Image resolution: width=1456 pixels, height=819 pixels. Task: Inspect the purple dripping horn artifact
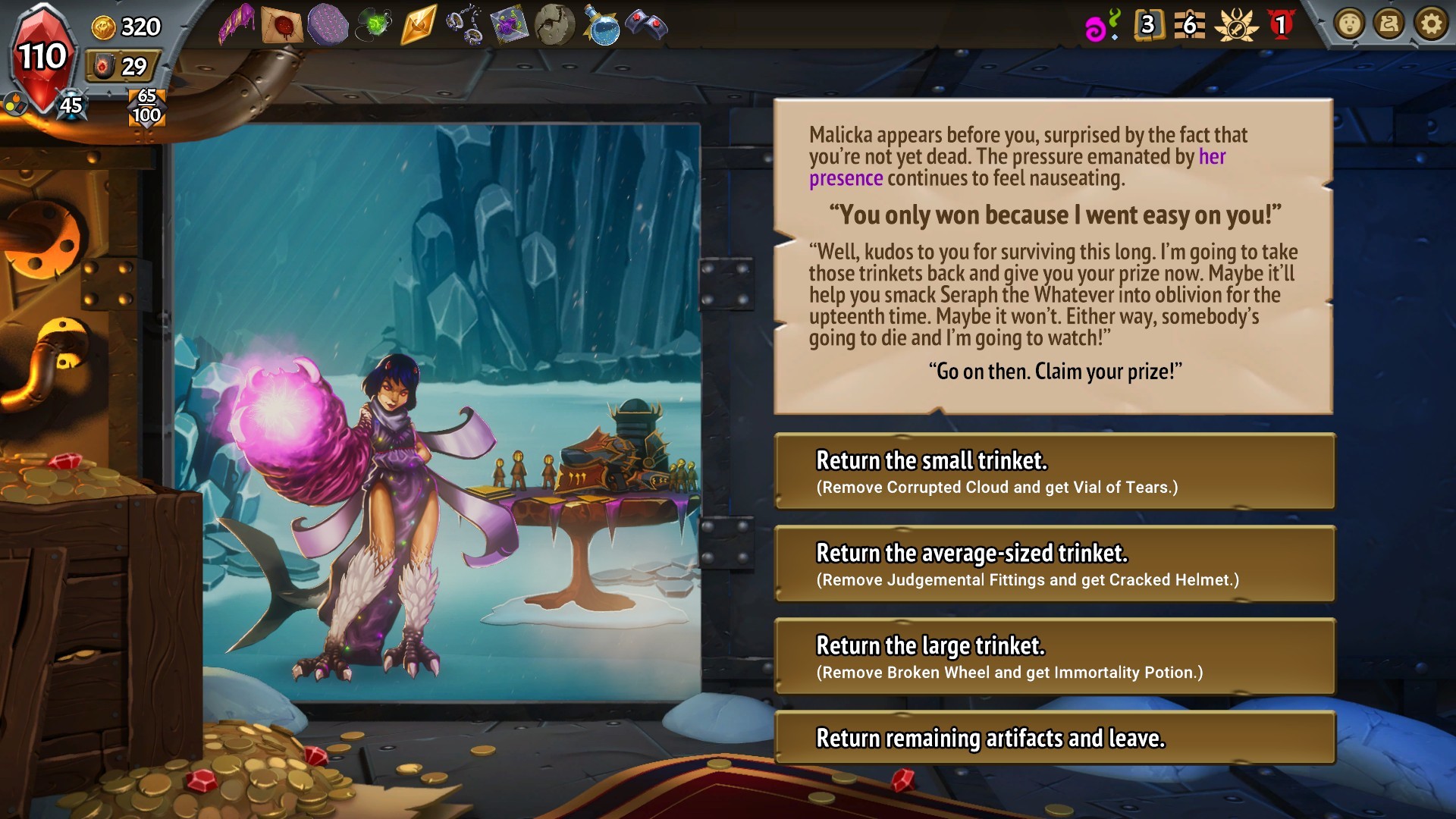[237, 26]
